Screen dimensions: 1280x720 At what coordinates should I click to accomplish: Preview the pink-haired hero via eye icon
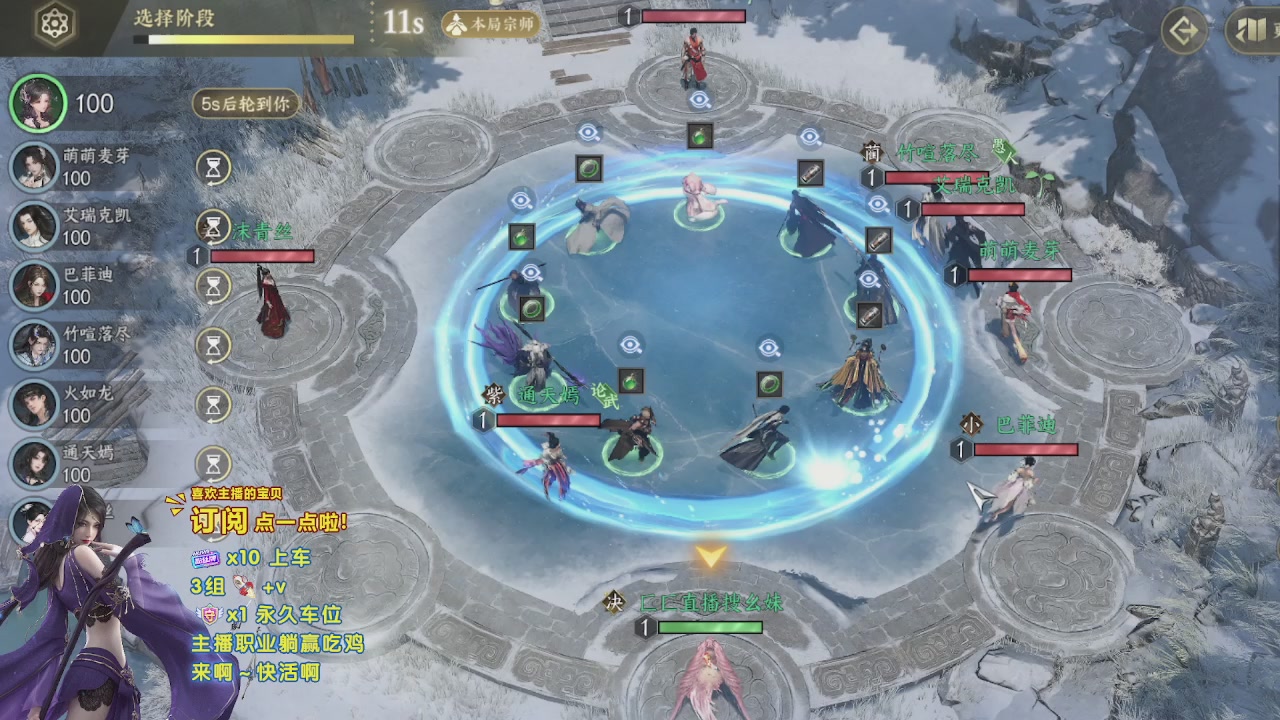699,100
